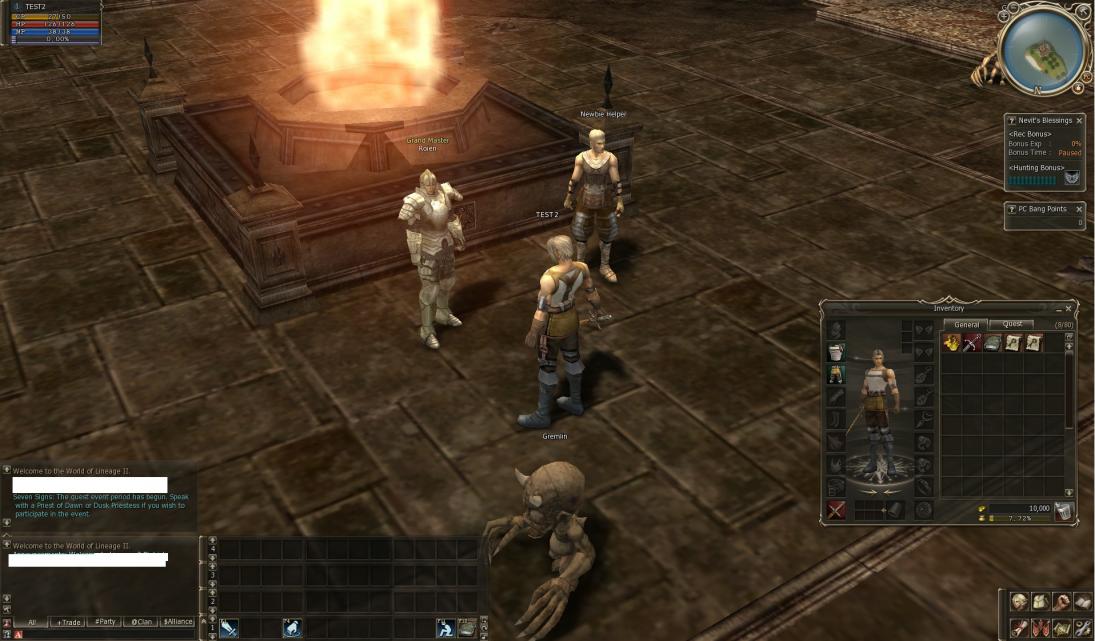The image size is (1095, 641).
Task: Select the equipped pants slot
Action: [x=836, y=375]
